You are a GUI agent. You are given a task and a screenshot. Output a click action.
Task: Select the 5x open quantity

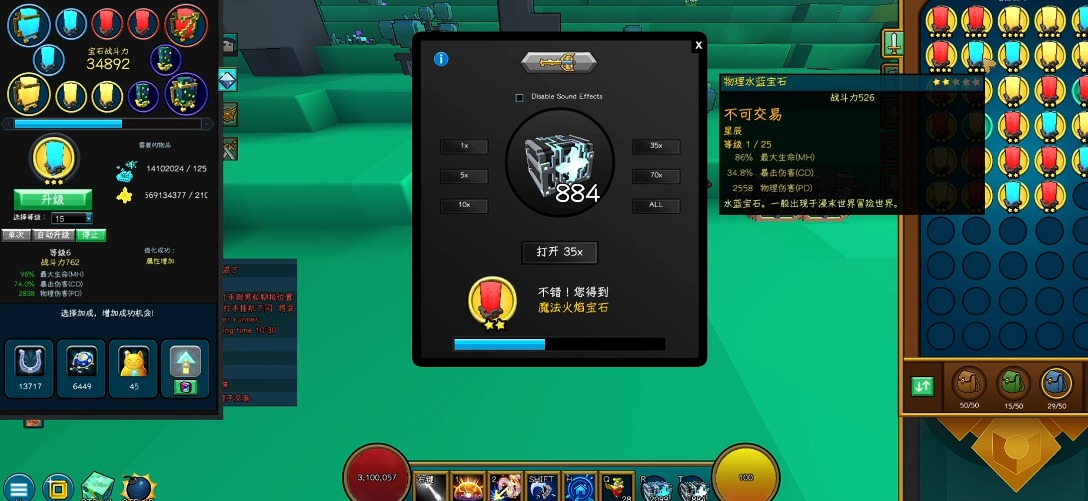pyautogui.click(x=464, y=175)
